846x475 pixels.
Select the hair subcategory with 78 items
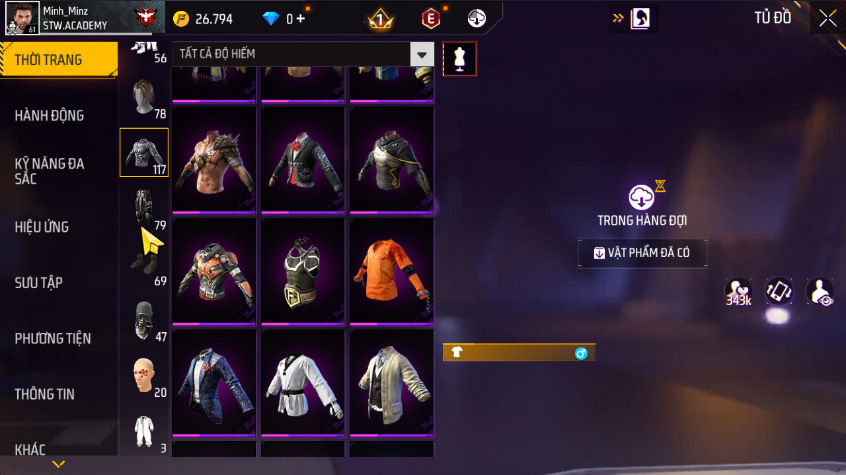point(144,99)
